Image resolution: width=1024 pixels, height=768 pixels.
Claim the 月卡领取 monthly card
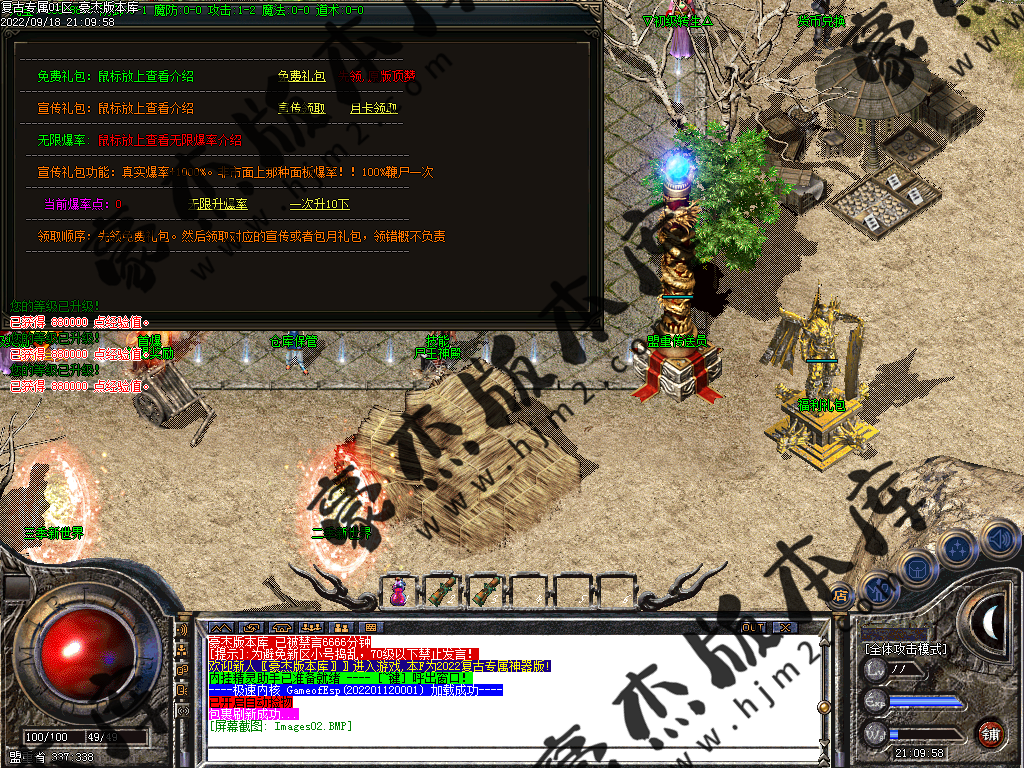coord(373,108)
